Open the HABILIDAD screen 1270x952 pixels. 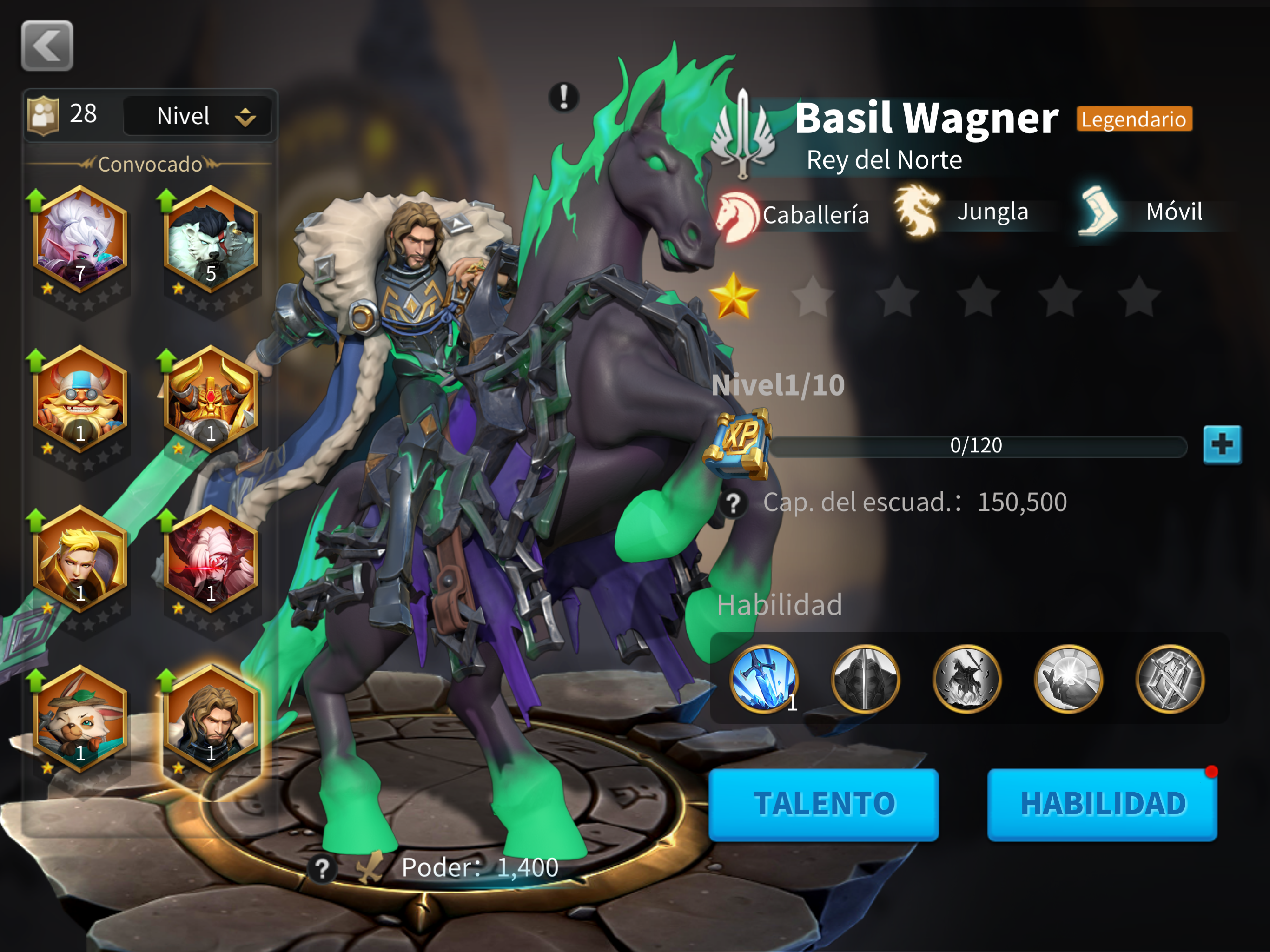(x=1102, y=804)
